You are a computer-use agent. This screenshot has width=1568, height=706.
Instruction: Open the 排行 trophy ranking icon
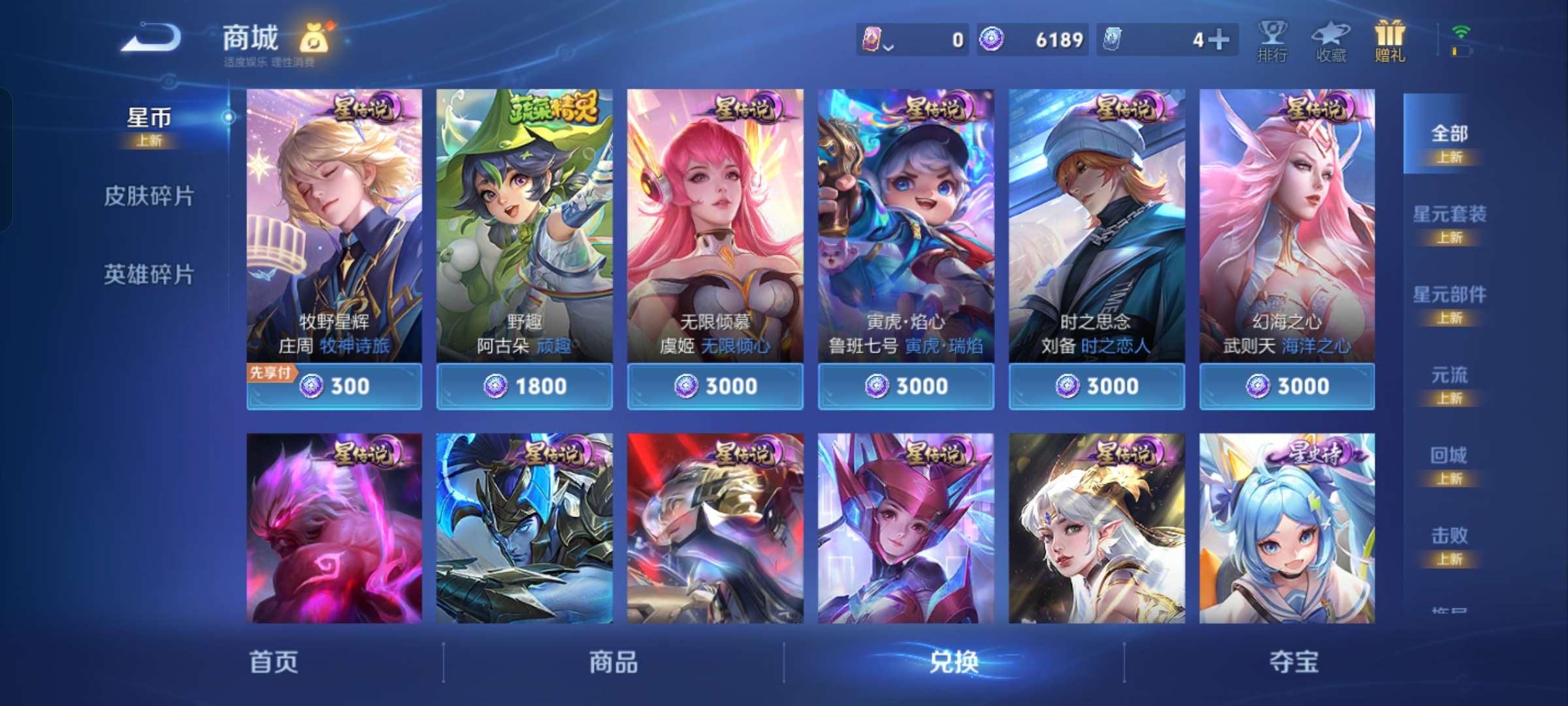pos(1273,41)
